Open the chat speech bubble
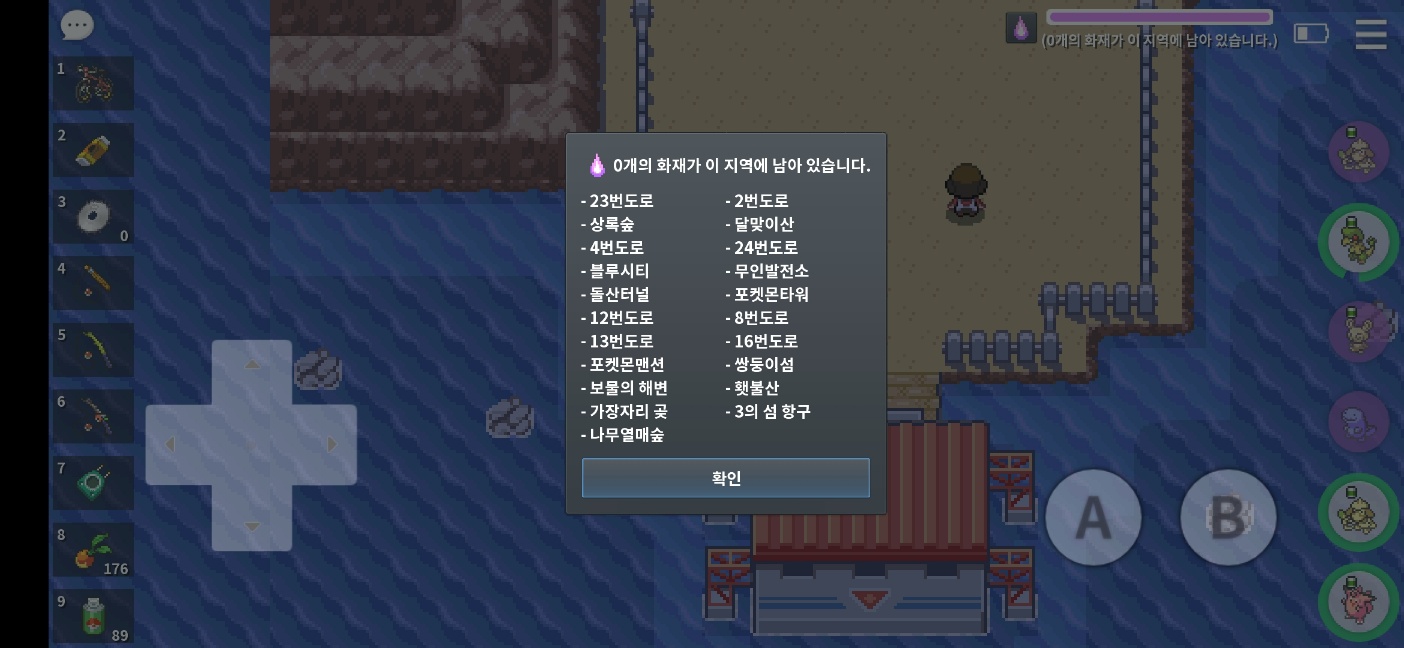The image size is (1404, 648). [x=77, y=26]
